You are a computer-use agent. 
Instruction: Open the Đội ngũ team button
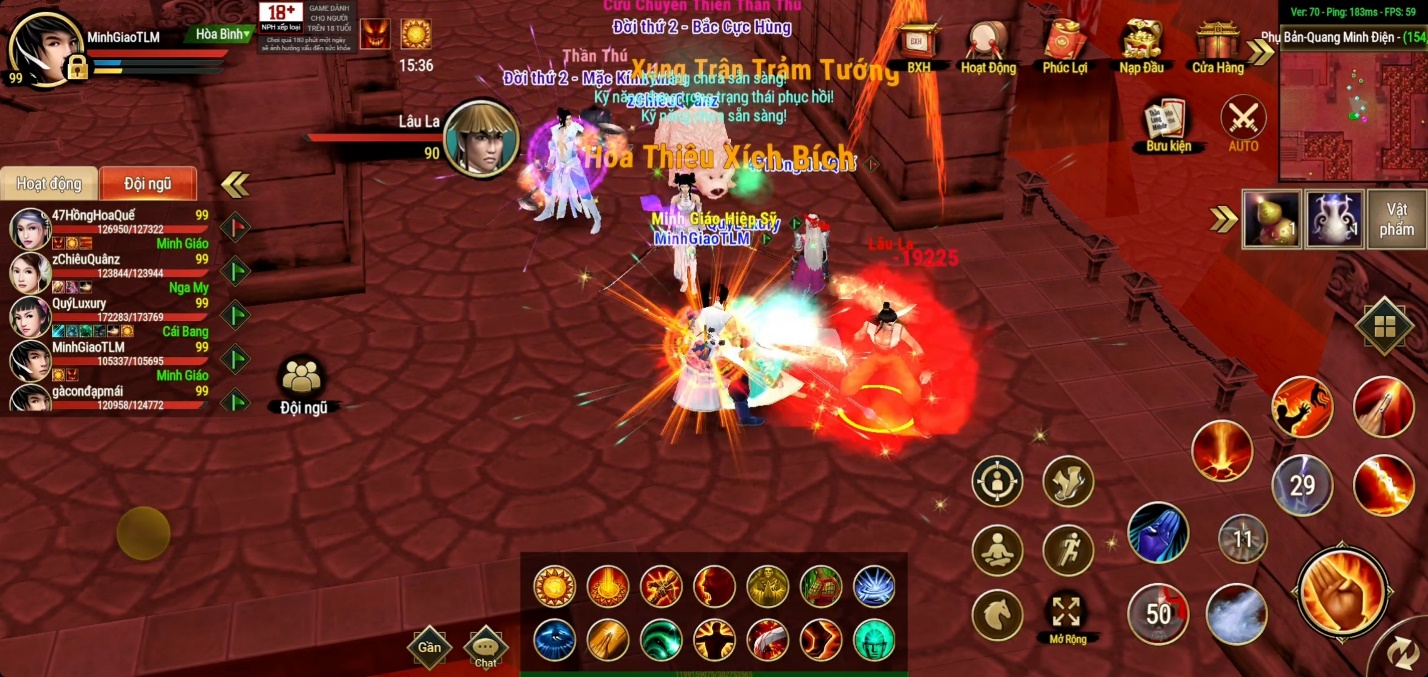pyautogui.click(x=302, y=383)
